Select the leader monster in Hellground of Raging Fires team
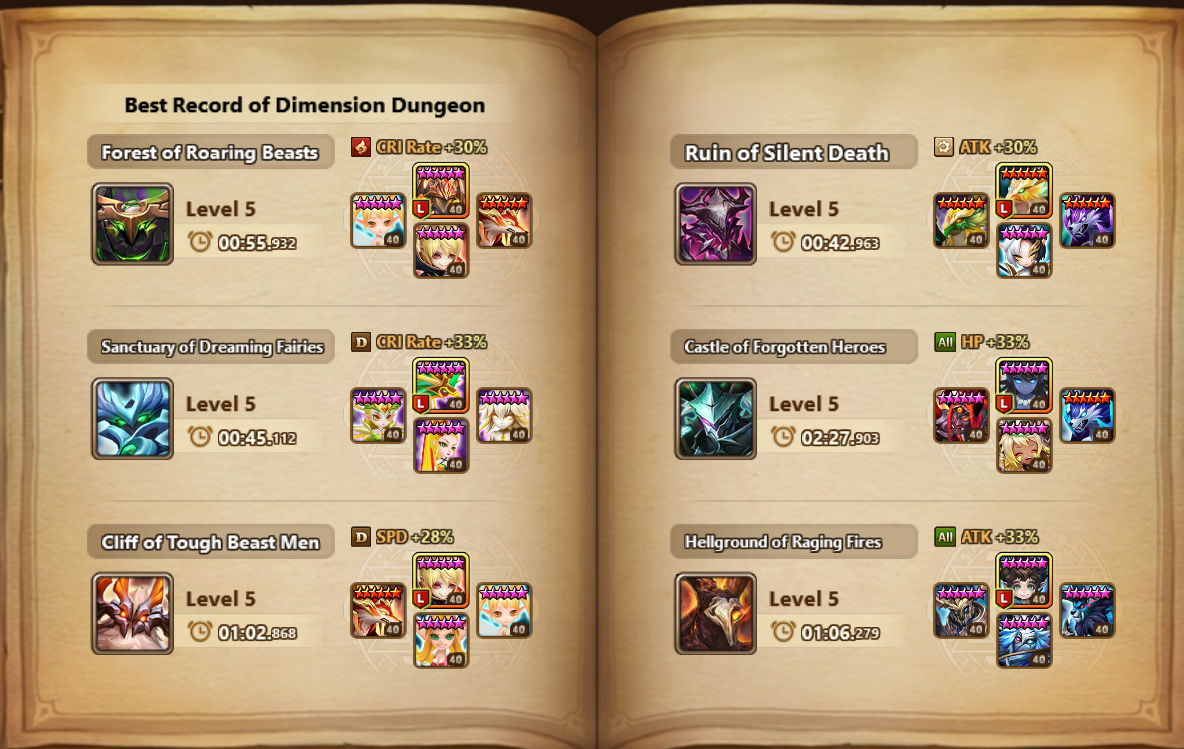Screen dimensions: 1184x749 [1024, 582]
